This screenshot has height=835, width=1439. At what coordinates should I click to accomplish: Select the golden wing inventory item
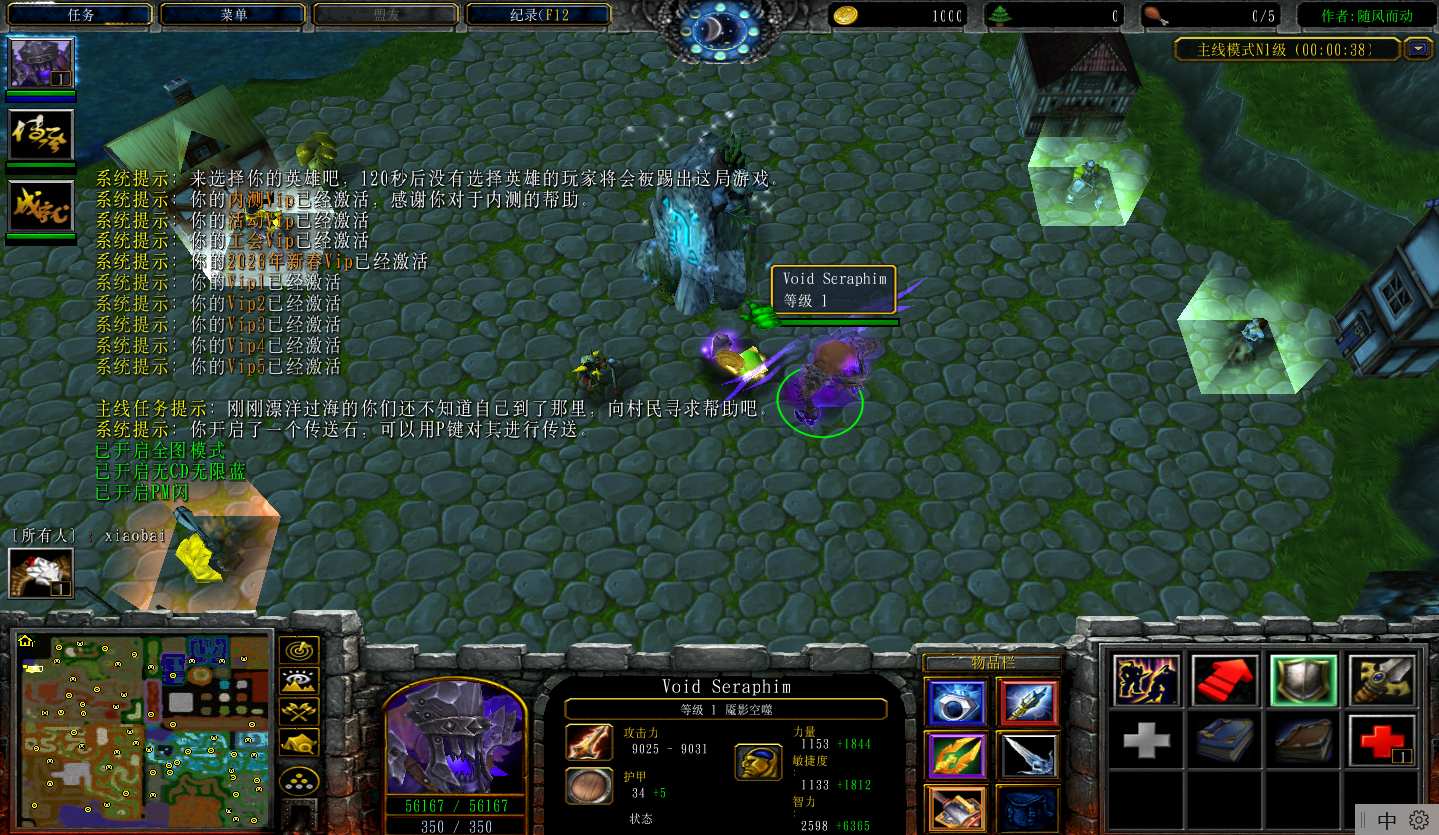pos(956,756)
